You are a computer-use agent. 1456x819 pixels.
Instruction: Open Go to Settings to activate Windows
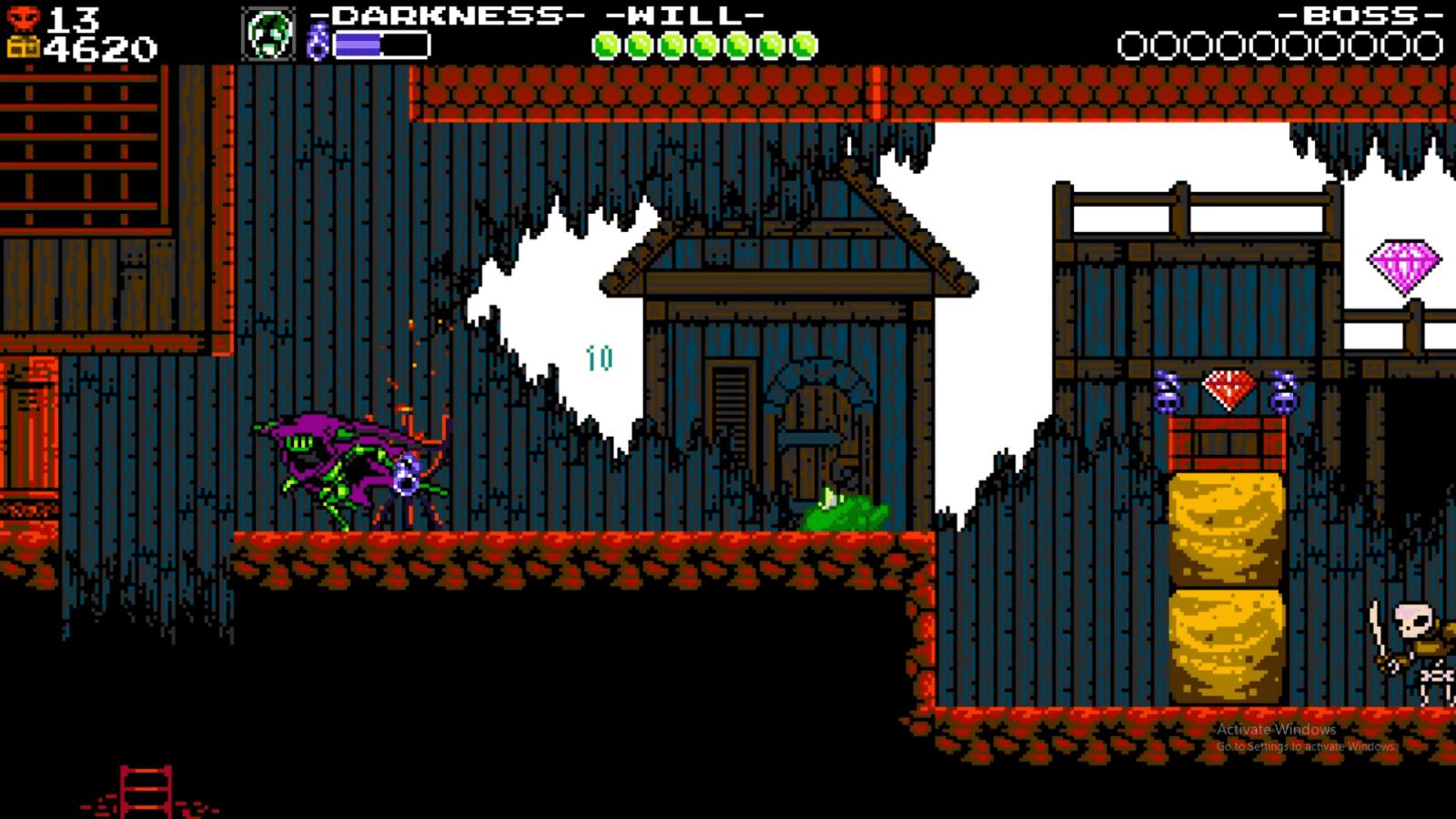[1303, 745]
